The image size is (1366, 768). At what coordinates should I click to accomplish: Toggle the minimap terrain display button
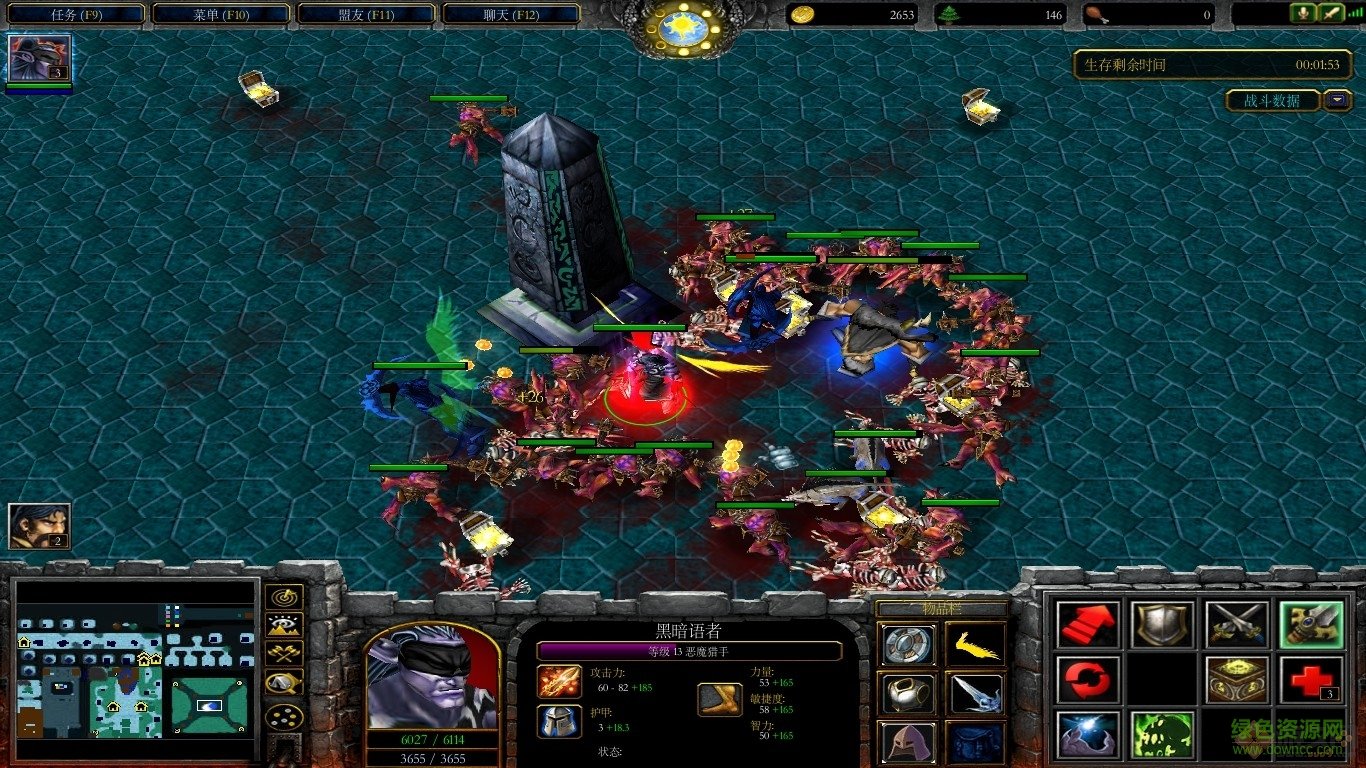pyautogui.click(x=284, y=626)
